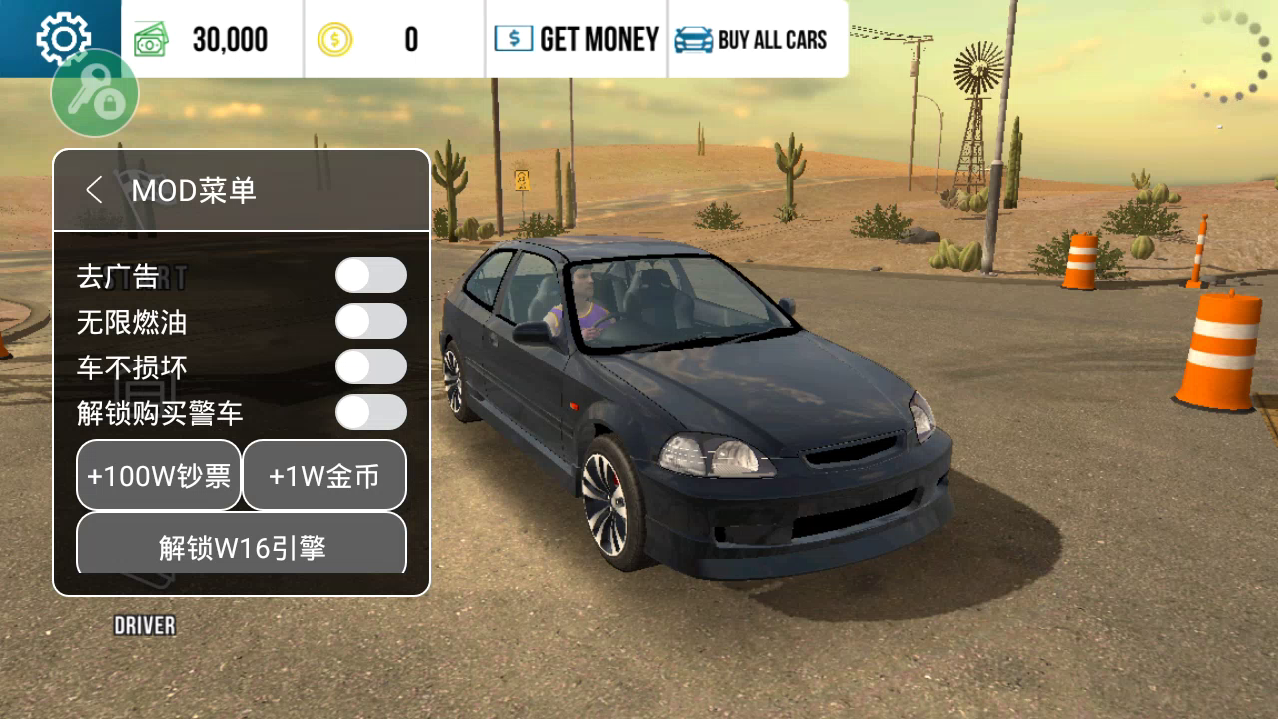
Task: Click the GET MONEY button
Action: coord(577,39)
